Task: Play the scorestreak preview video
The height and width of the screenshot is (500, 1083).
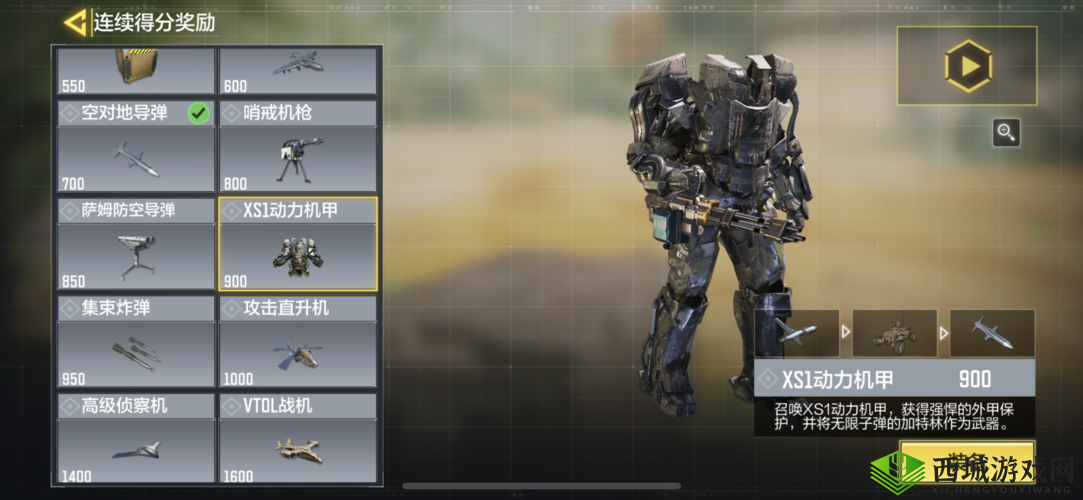Action: [x=967, y=66]
